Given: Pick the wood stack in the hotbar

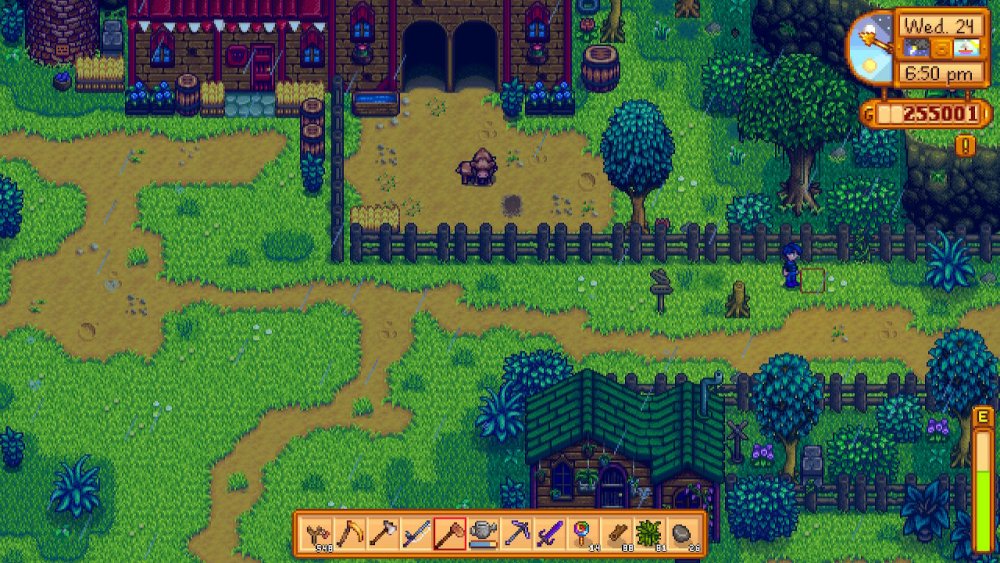Looking at the screenshot, I should [x=615, y=532].
